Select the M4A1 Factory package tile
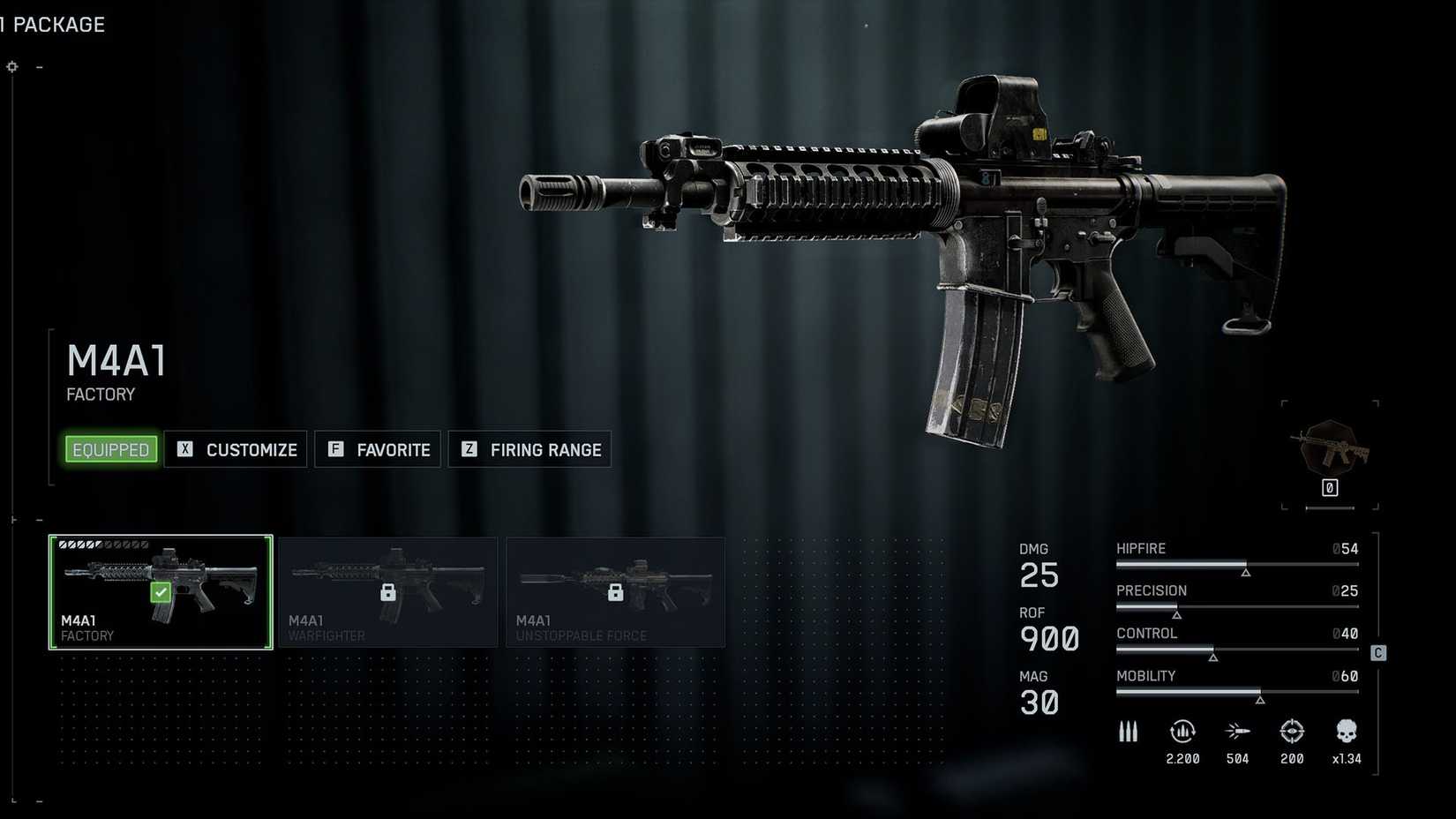This screenshot has height=819, width=1456. coord(161,592)
